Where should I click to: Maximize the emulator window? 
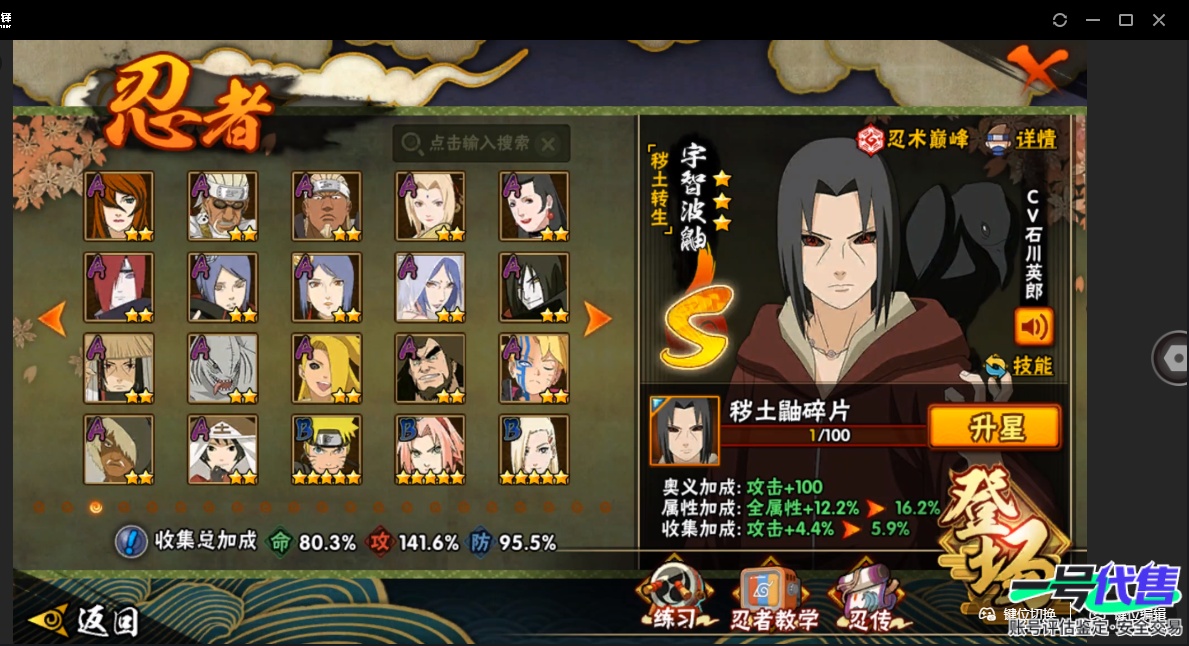point(1125,20)
